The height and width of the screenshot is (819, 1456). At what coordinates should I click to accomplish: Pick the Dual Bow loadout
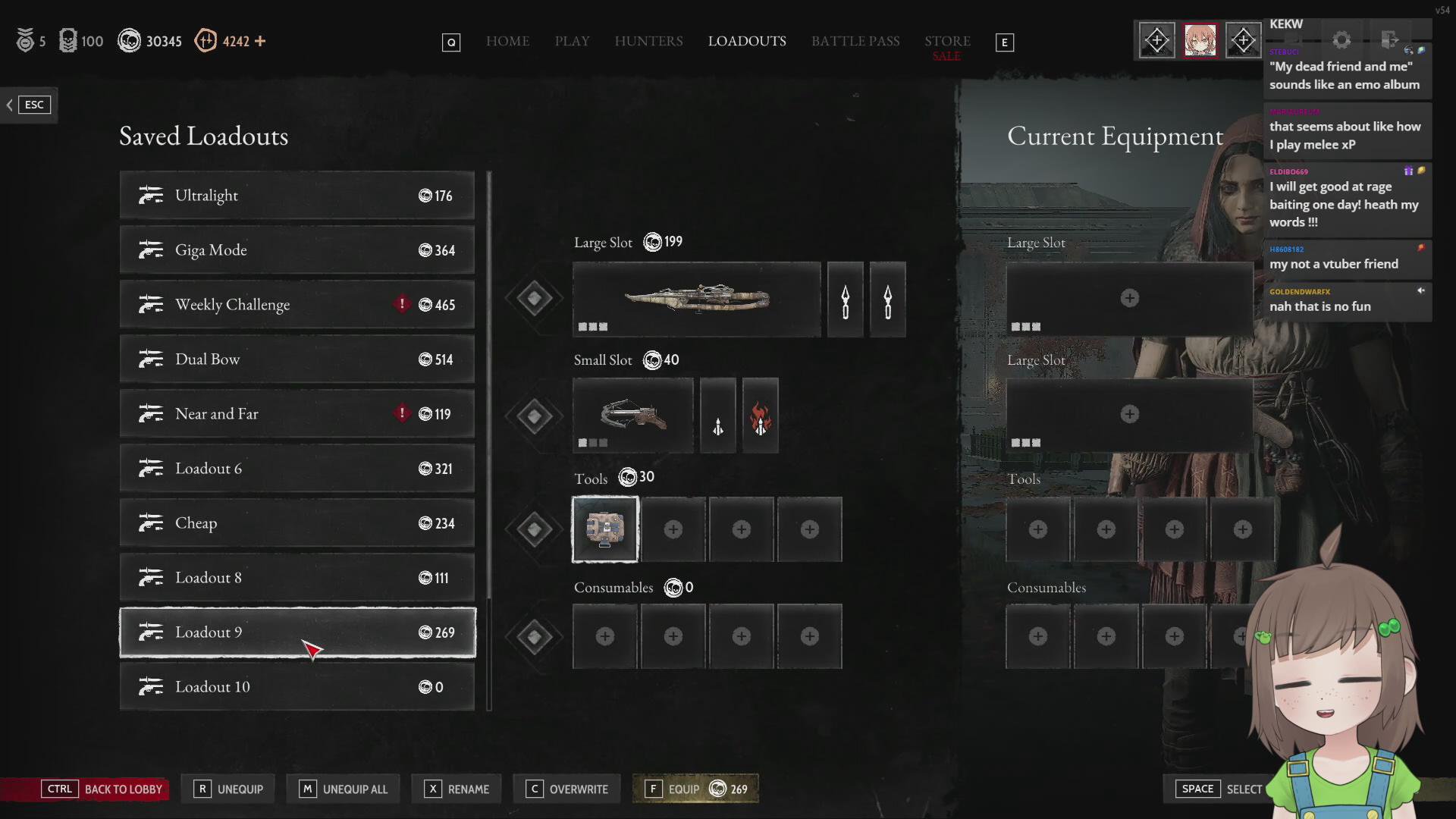click(x=297, y=359)
